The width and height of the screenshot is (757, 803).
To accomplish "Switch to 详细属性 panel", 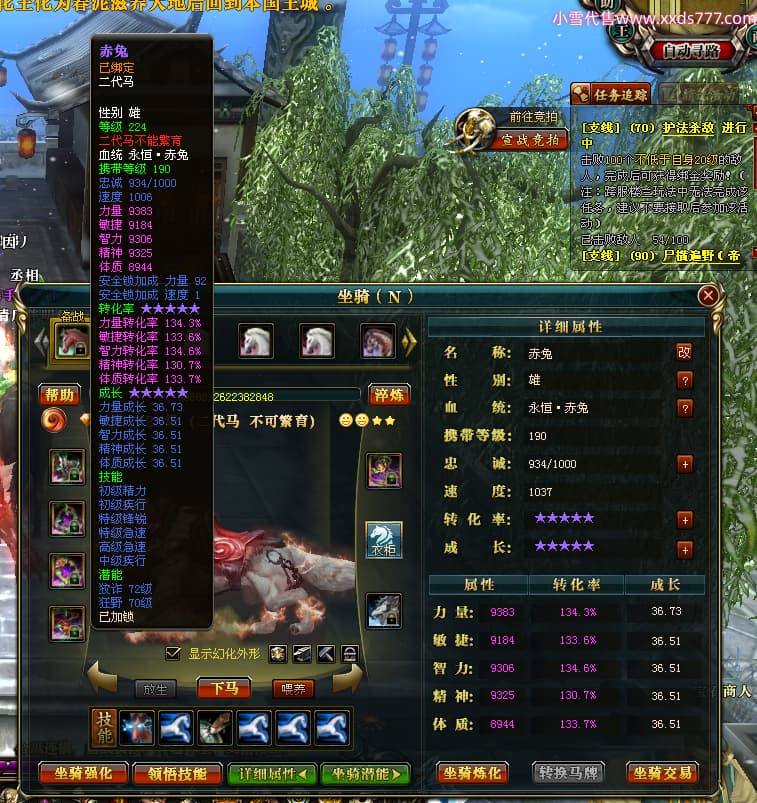I will 272,773.
